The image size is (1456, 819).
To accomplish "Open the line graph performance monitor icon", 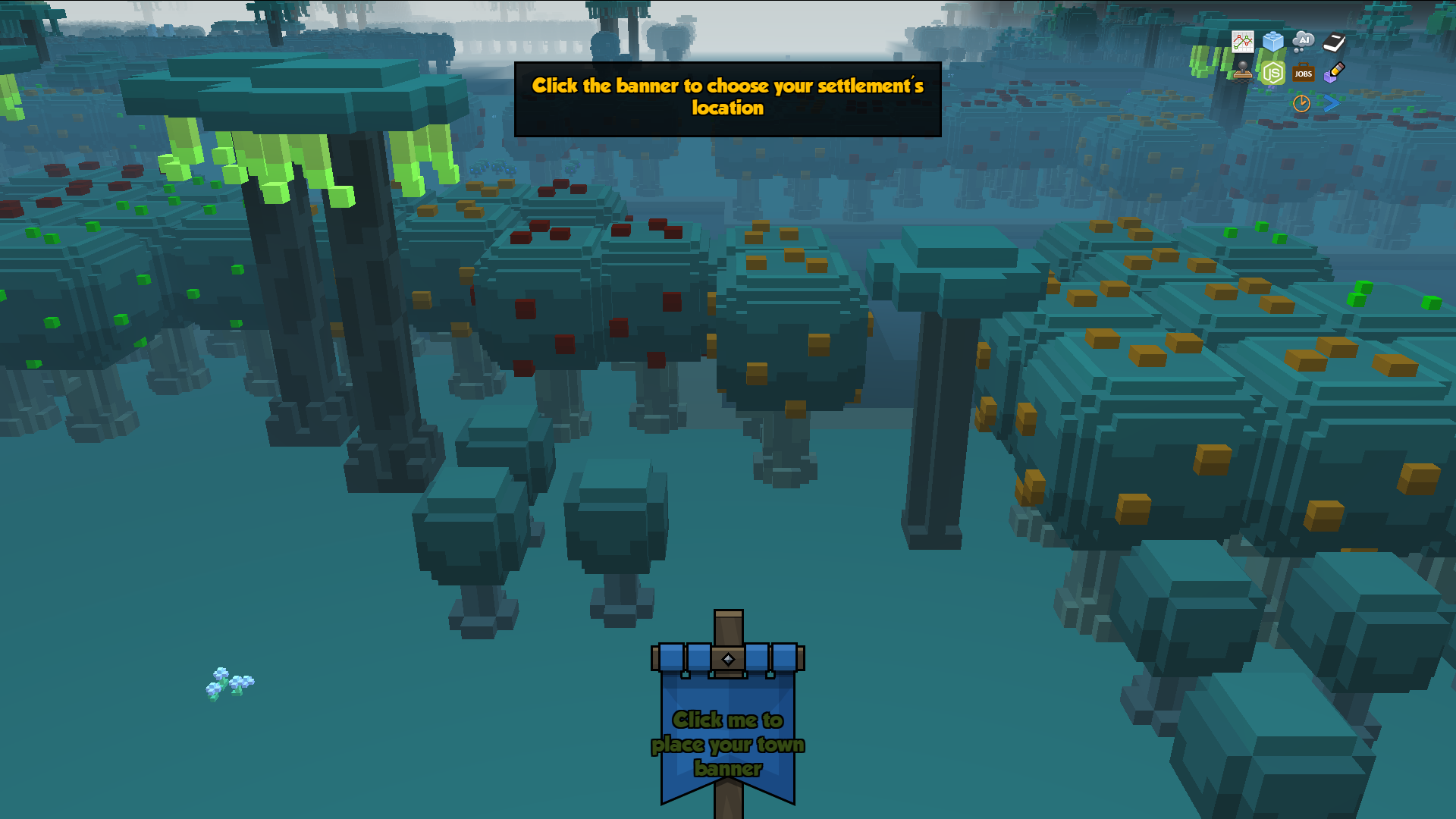I will pyautogui.click(x=1243, y=42).
